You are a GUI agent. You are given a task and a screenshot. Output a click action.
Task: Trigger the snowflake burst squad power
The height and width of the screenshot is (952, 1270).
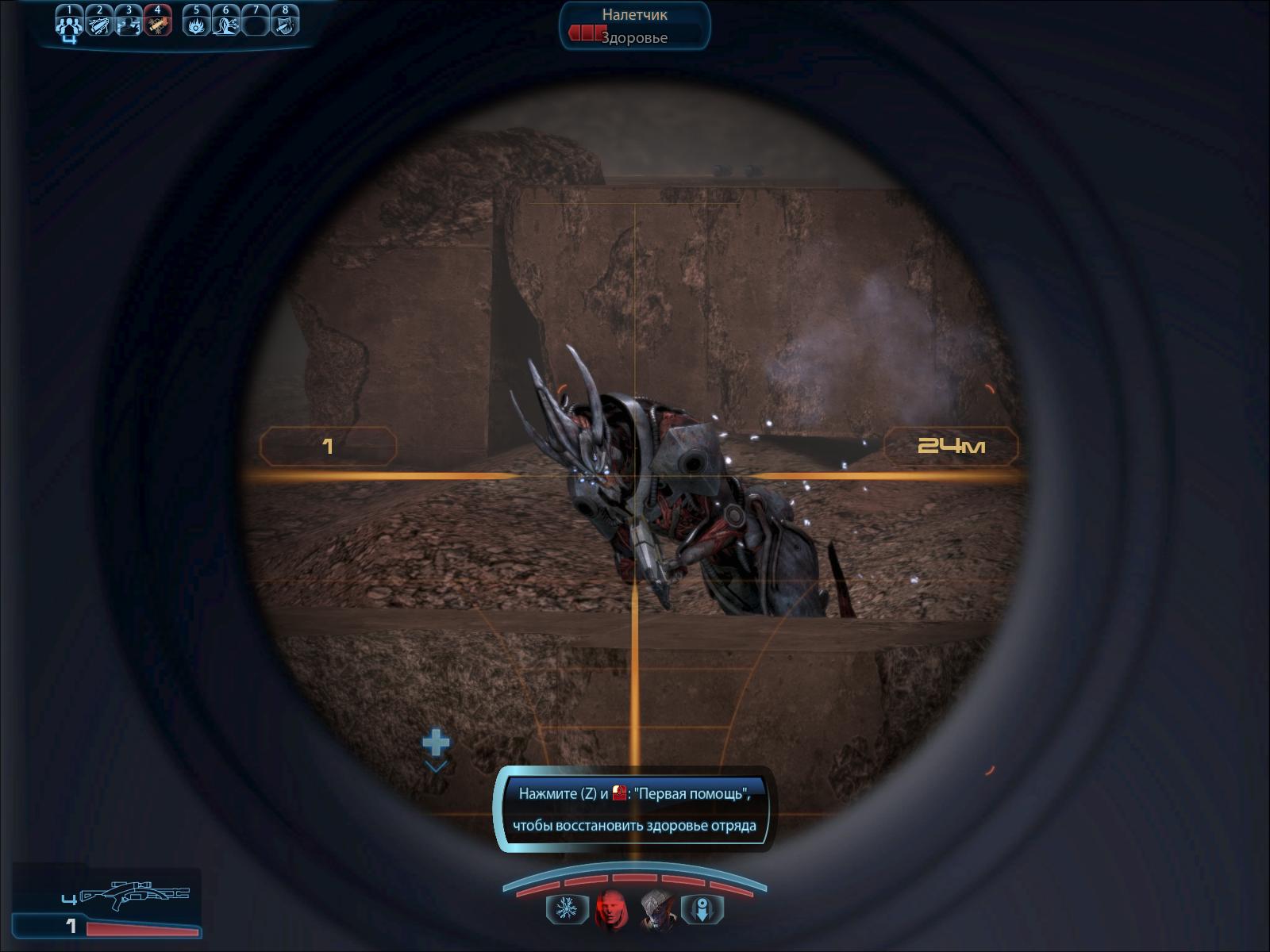[567, 909]
